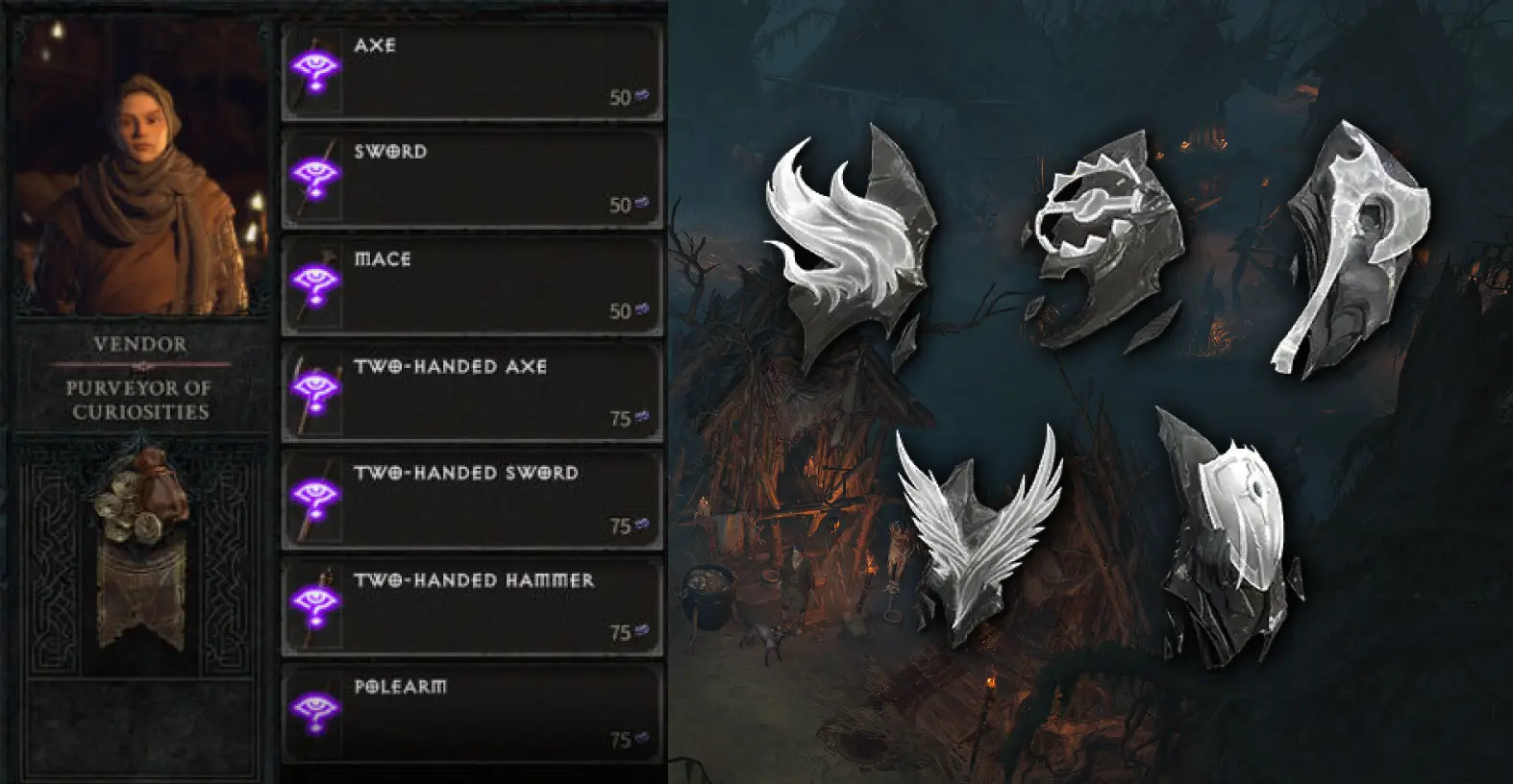Viewport: 1513px width, 784px height.
Task: Select the Two-Handed Sword row
Action: [471, 500]
